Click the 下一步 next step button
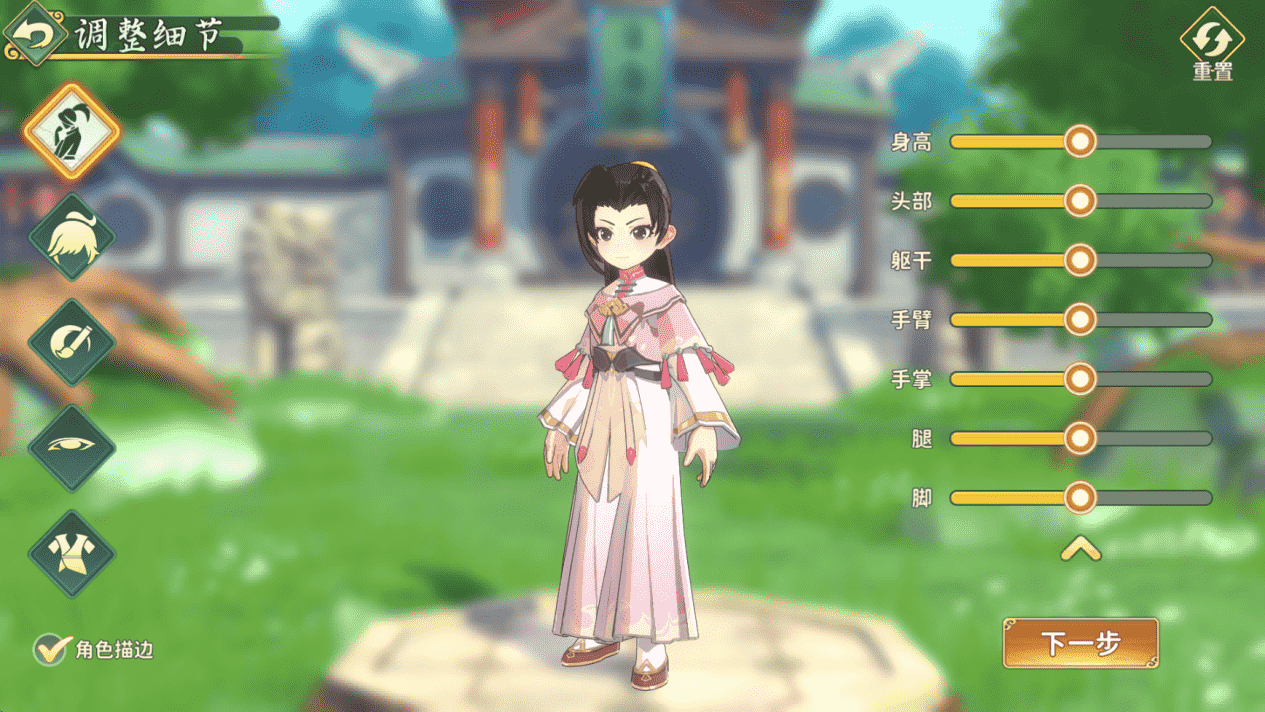Screen dimensions: 1265x712 coord(1080,643)
